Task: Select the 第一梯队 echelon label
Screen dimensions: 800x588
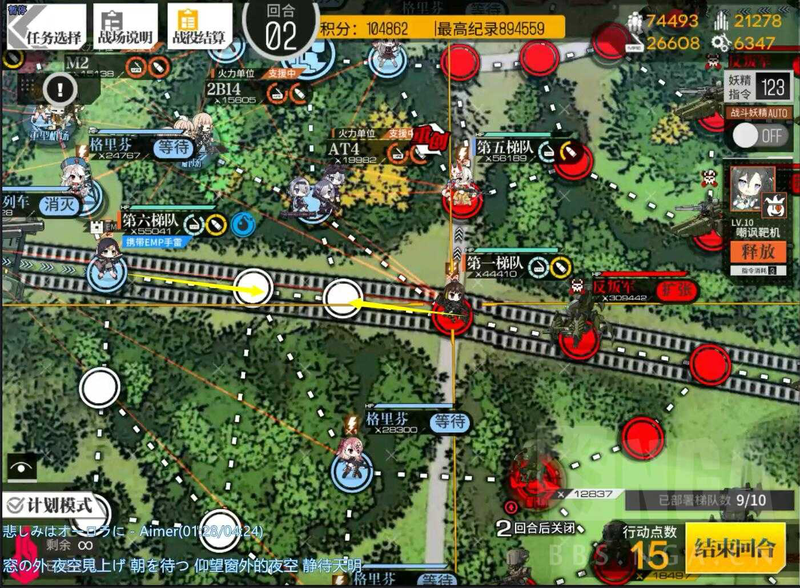Action: 495,254
